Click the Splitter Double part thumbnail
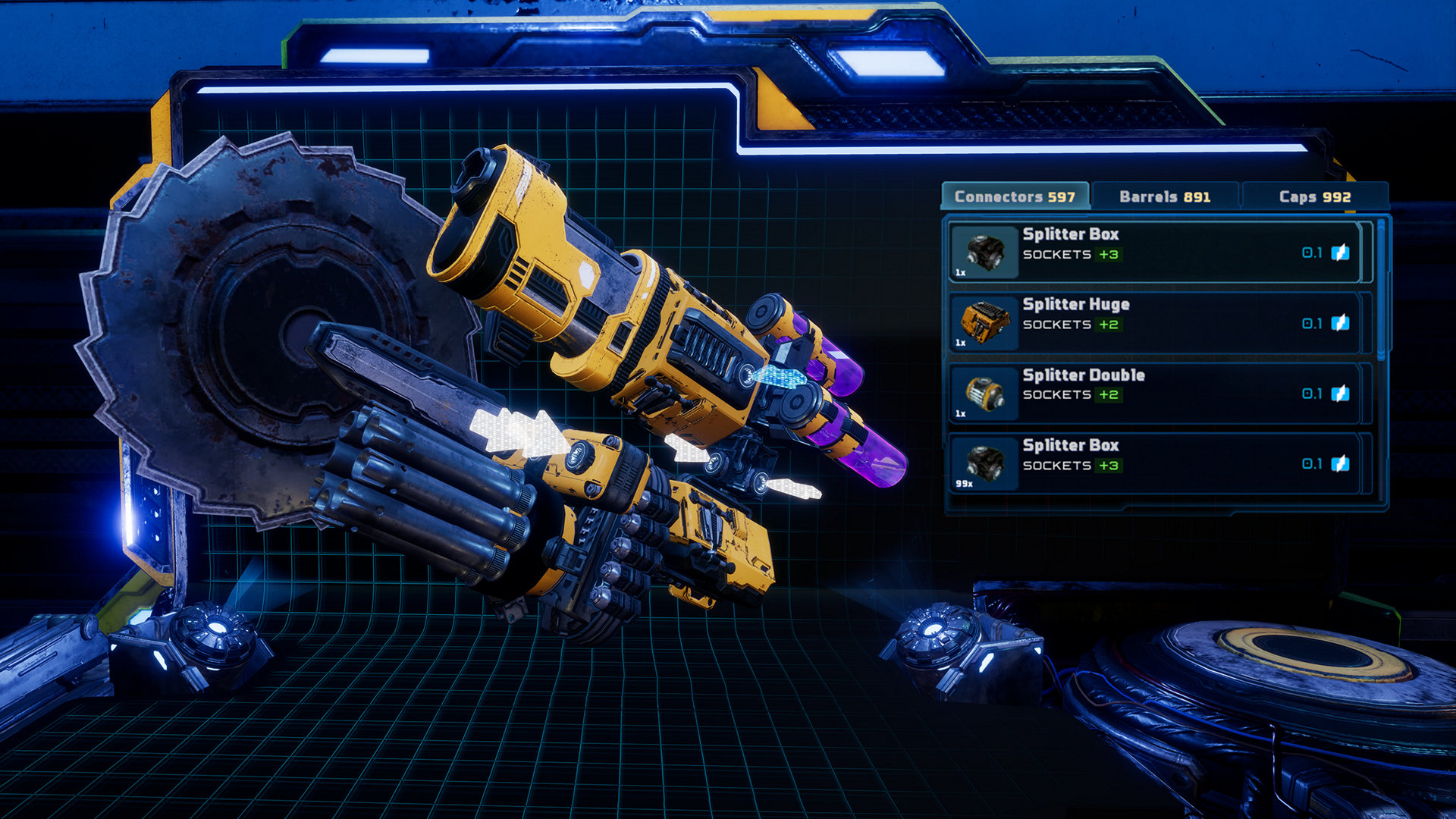 (x=984, y=394)
